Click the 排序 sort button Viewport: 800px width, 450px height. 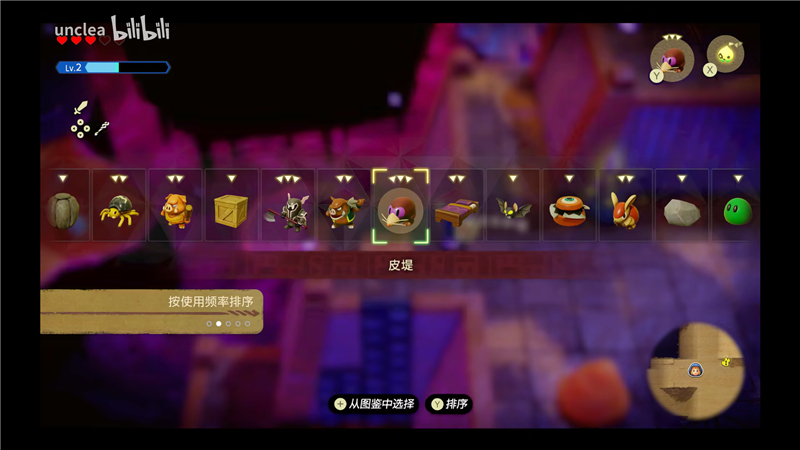449,404
